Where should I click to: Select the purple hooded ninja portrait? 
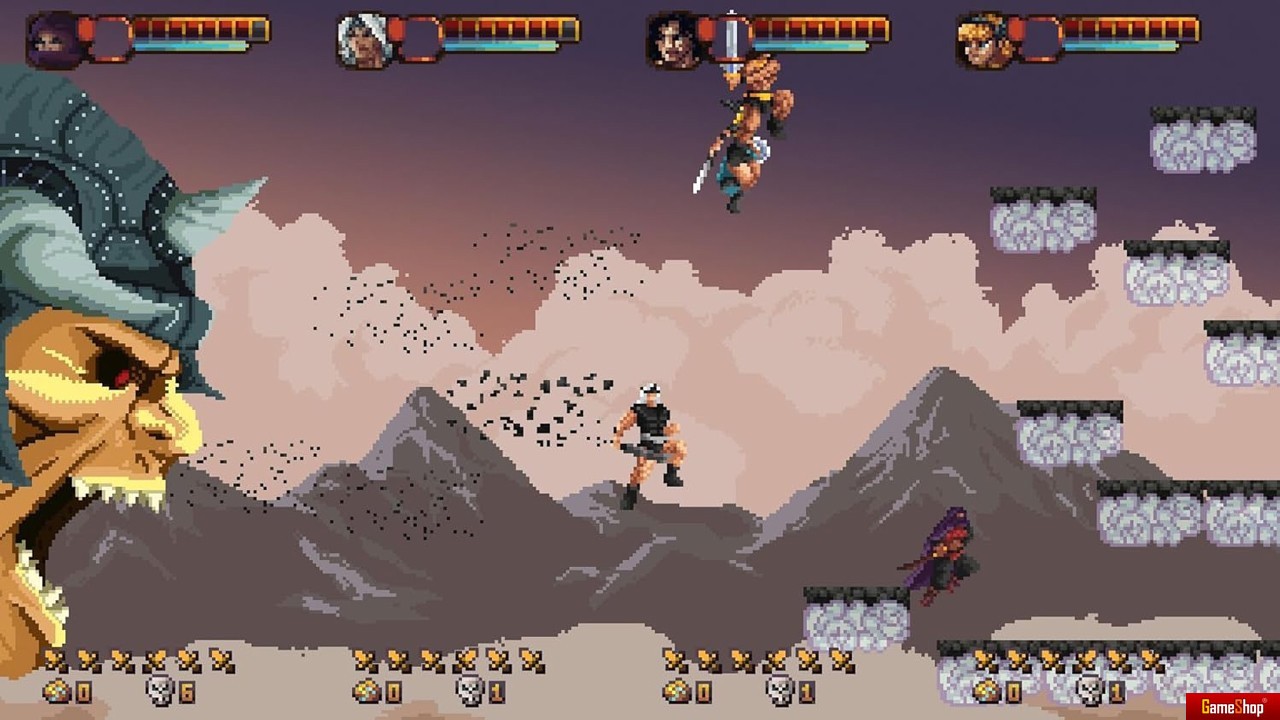click(x=53, y=40)
